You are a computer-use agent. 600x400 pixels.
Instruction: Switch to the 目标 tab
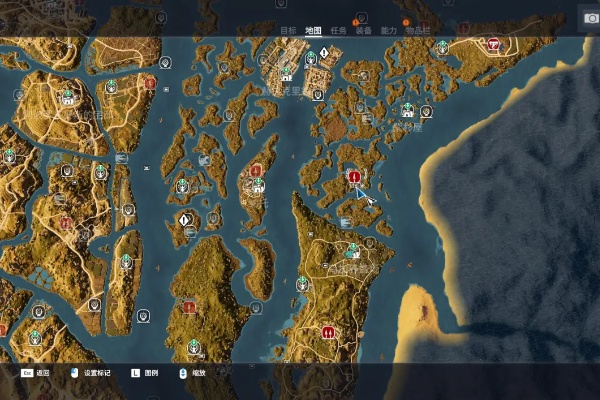(x=288, y=31)
